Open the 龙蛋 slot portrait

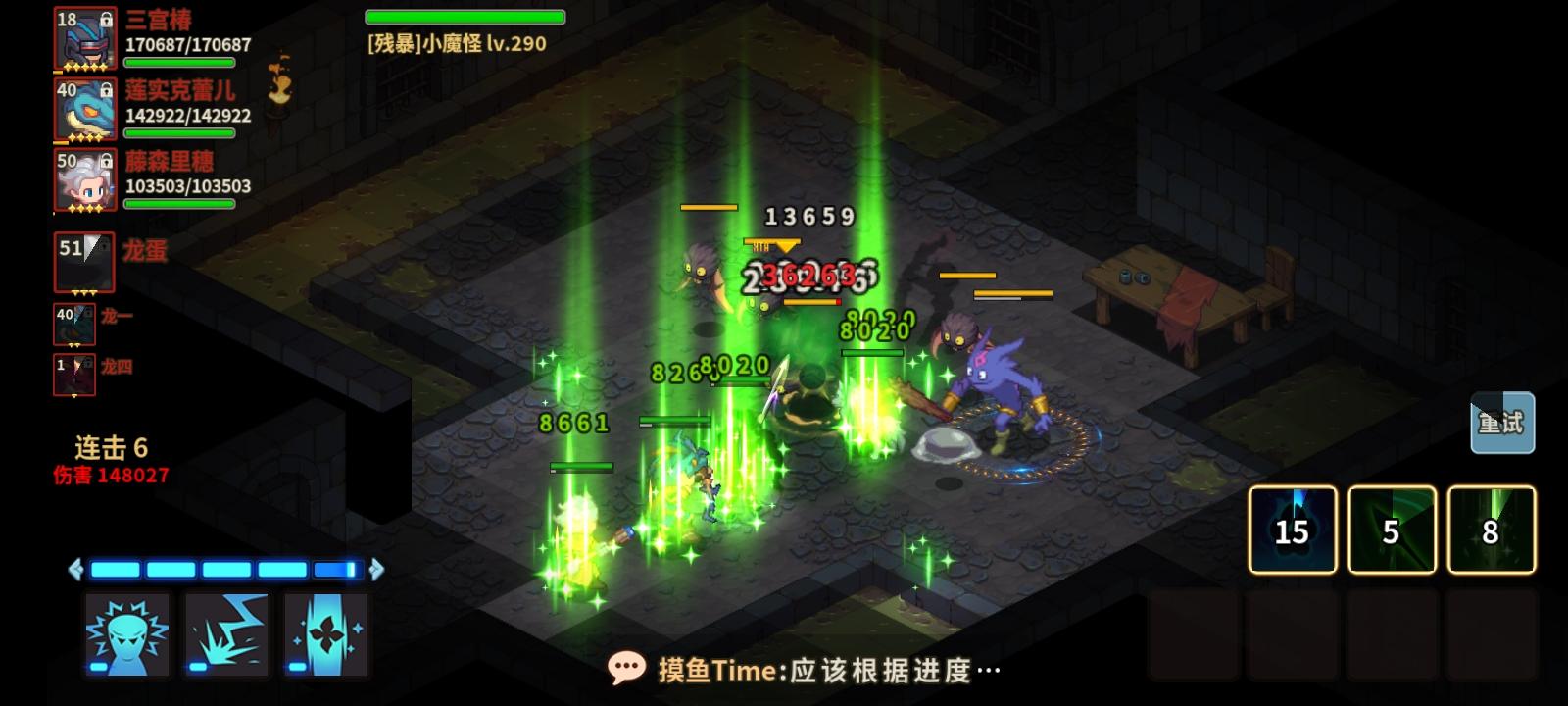pos(83,261)
